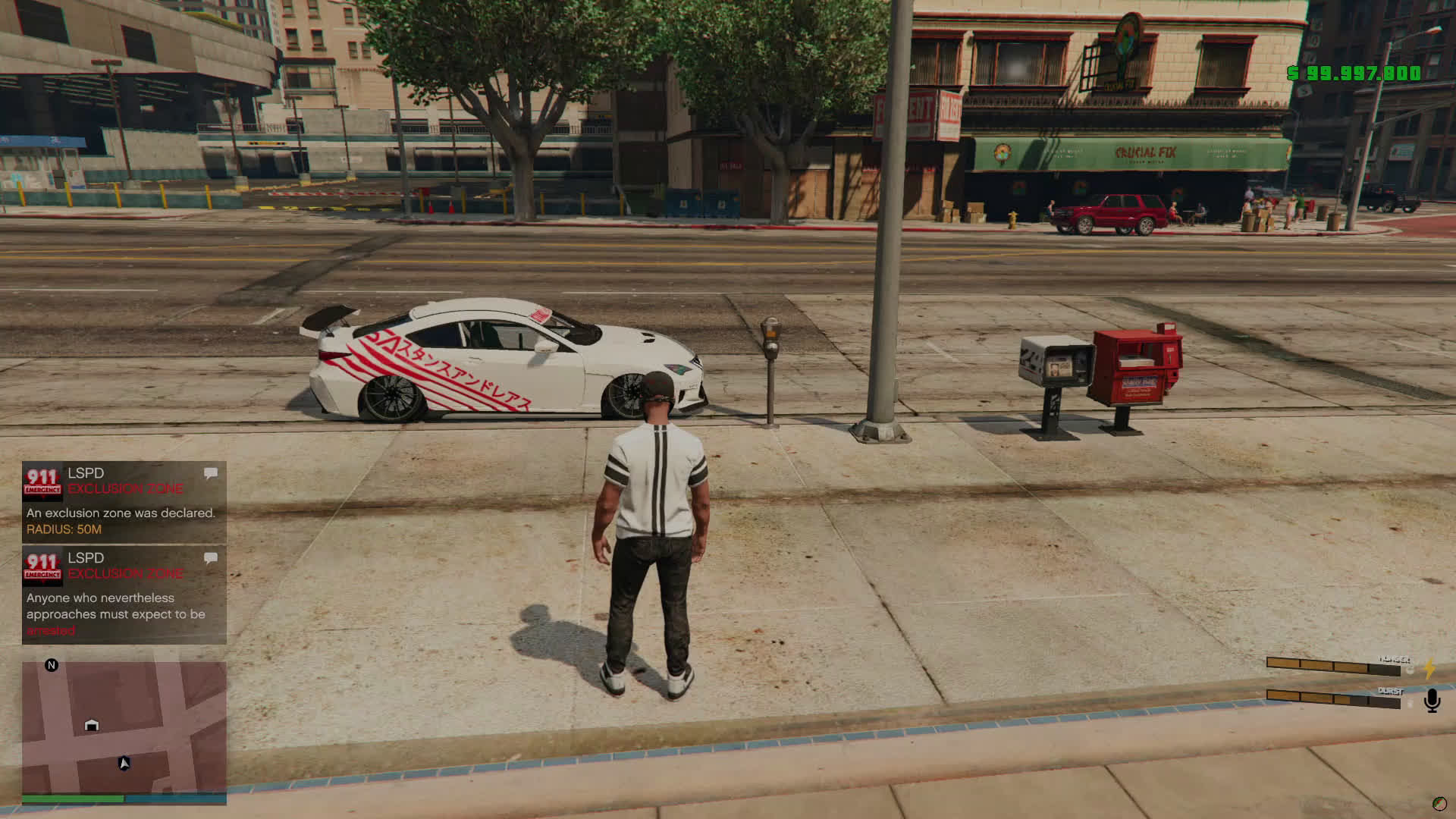Viewport: 1456px width, 819px height.
Task: Click the speech bubble on the arrest warning alert
Action: click(211, 558)
